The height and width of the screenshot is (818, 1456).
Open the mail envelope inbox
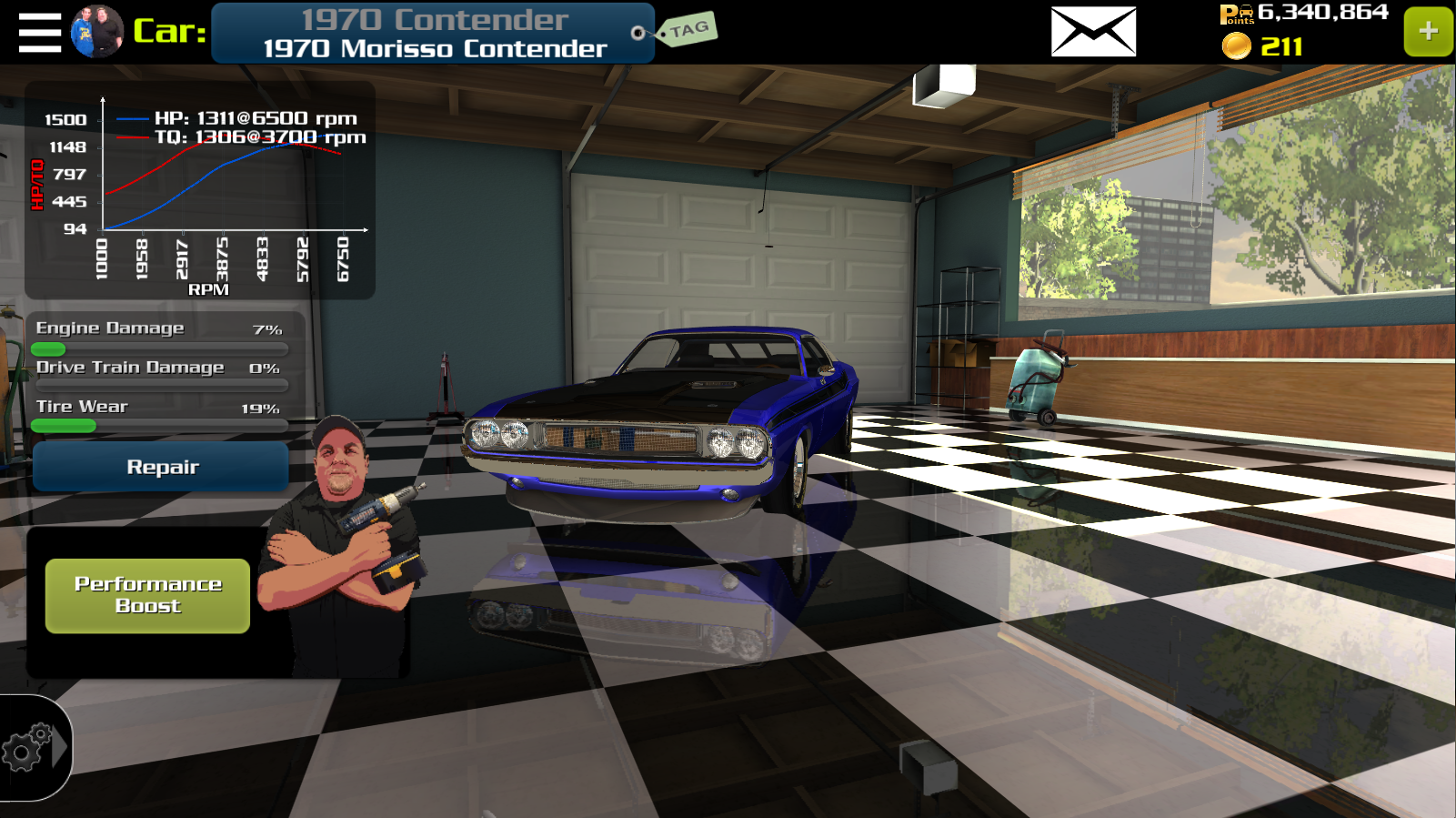click(x=1093, y=32)
